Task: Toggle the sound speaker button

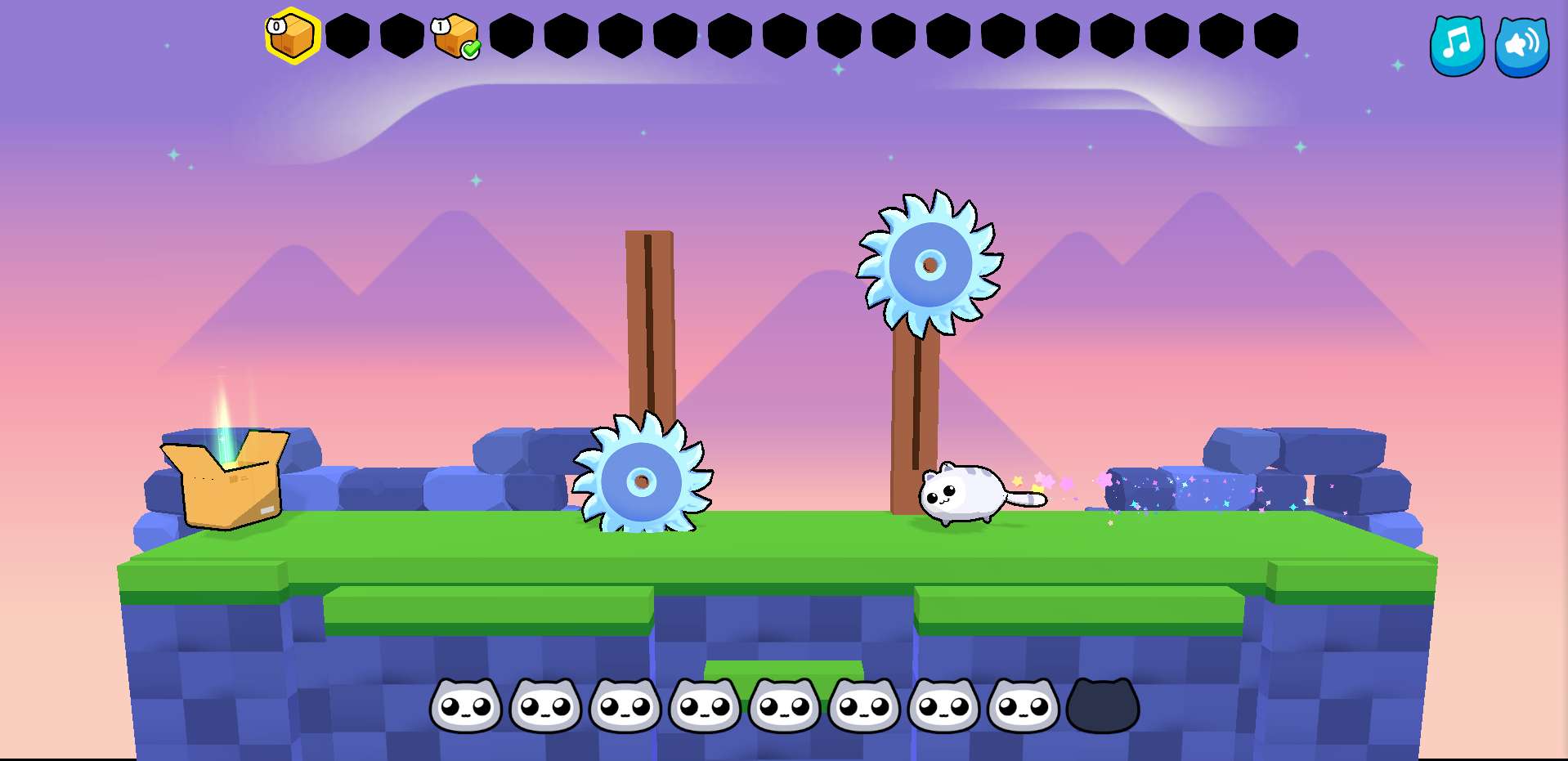Action: [x=1521, y=46]
